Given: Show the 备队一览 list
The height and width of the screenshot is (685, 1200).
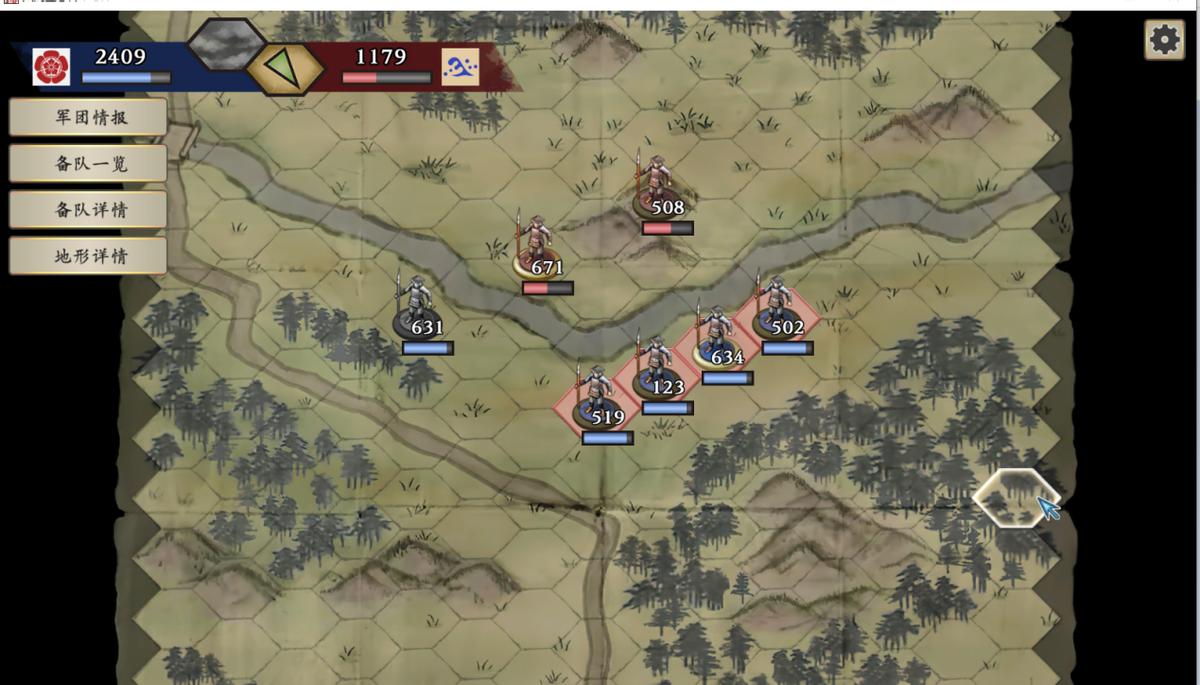Looking at the screenshot, I should tap(88, 163).
